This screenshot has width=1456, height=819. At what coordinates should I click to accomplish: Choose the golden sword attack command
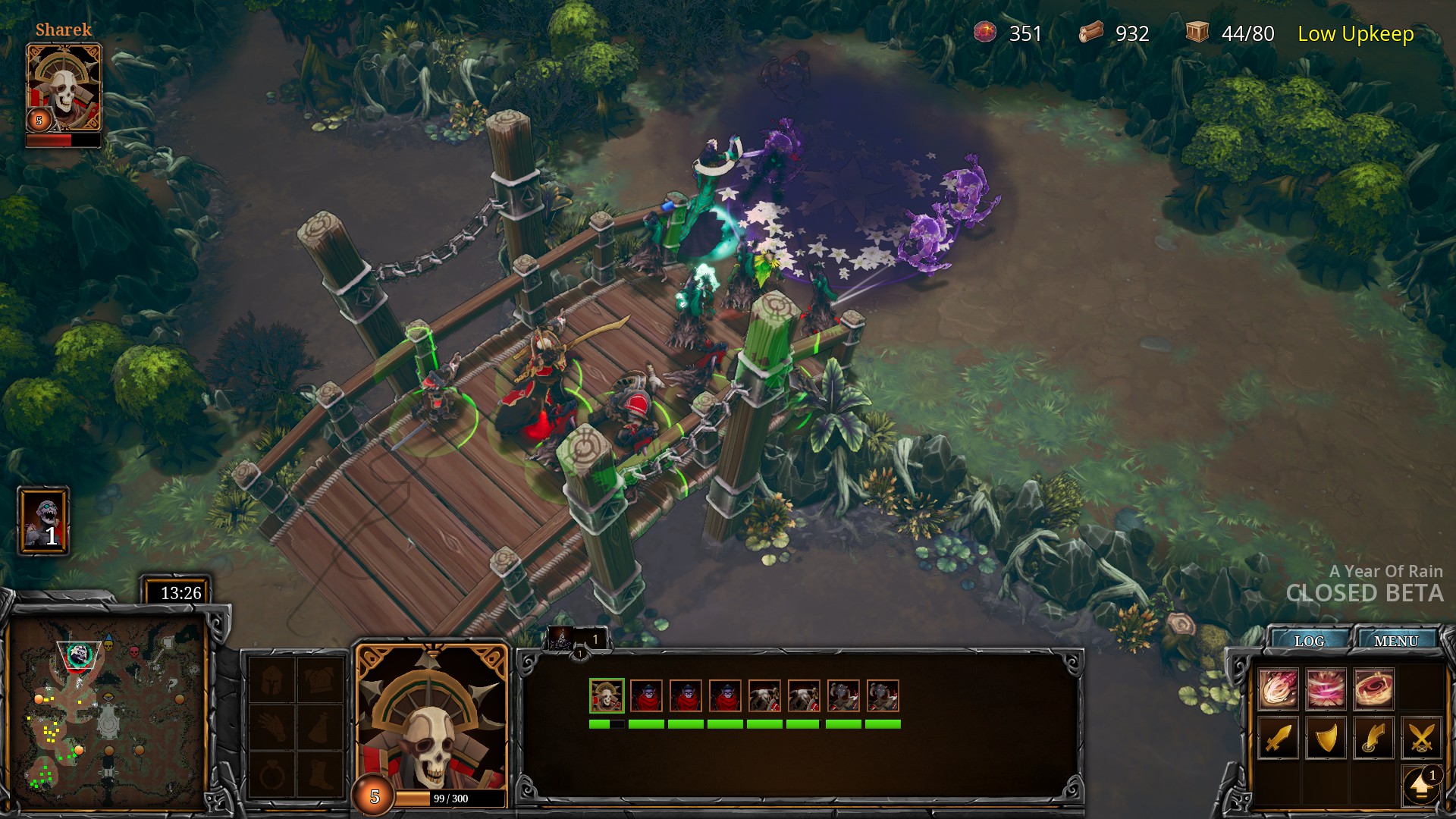click(x=1279, y=737)
